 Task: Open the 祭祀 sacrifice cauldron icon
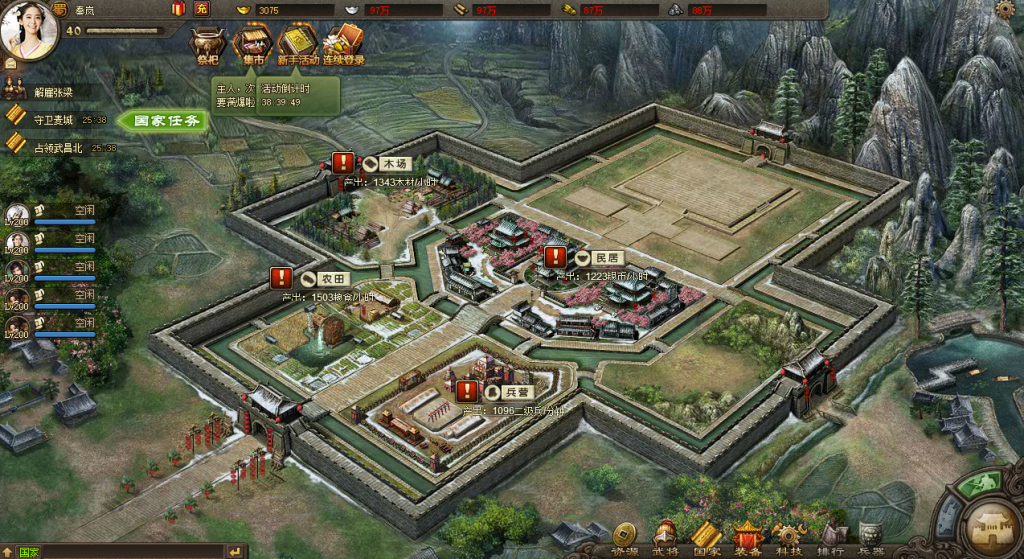(x=207, y=43)
